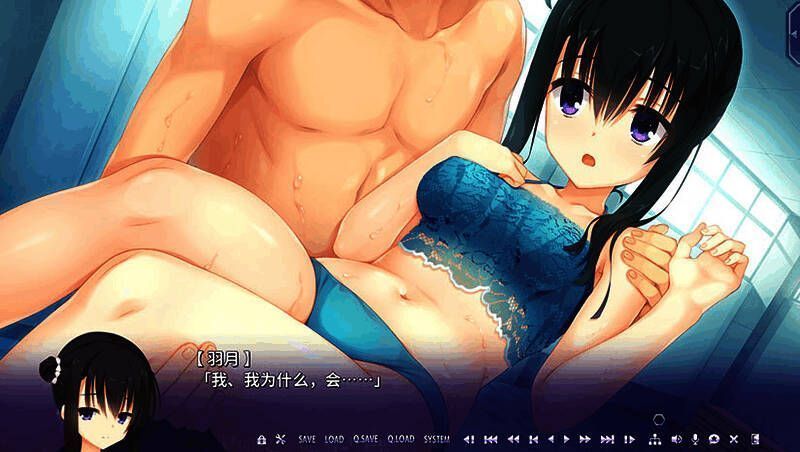Click the crossed tools config icon
Image resolution: width=800 pixels, height=452 pixels.
tap(280, 439)
